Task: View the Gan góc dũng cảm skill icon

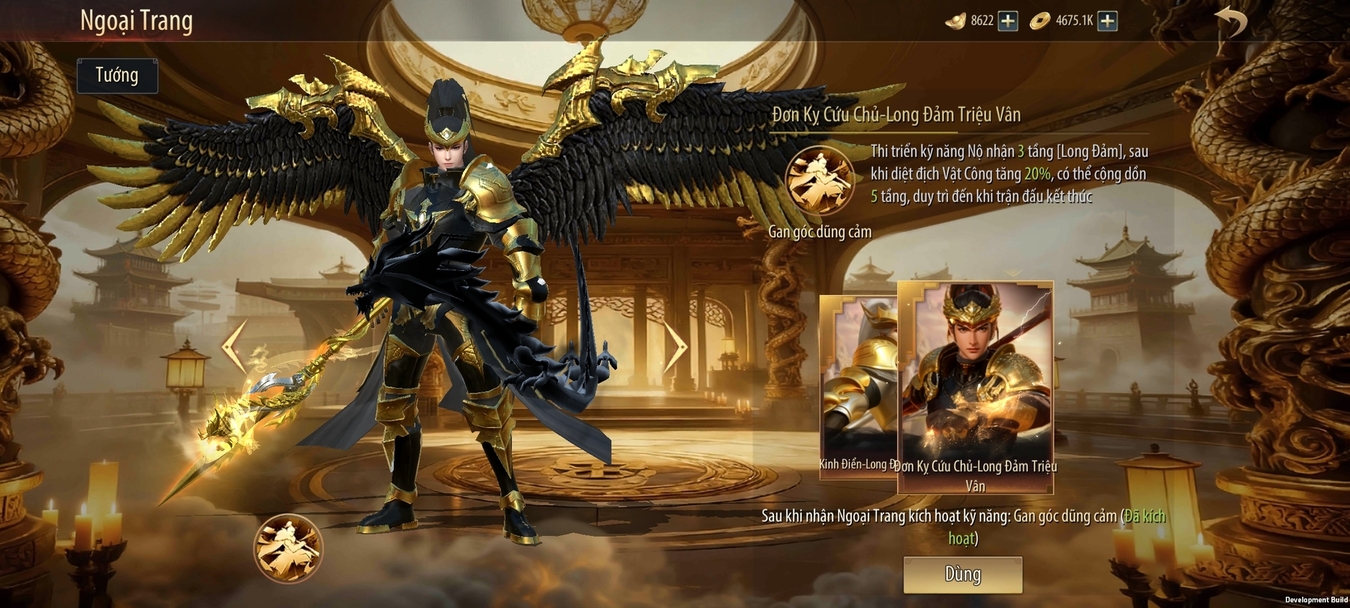Action: pyautogui.click(x=820, y=181)
